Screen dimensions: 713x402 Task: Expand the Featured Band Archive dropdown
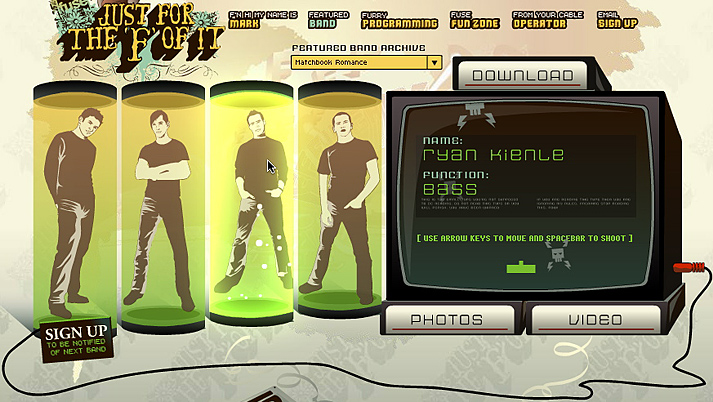[x=434, y=62]
